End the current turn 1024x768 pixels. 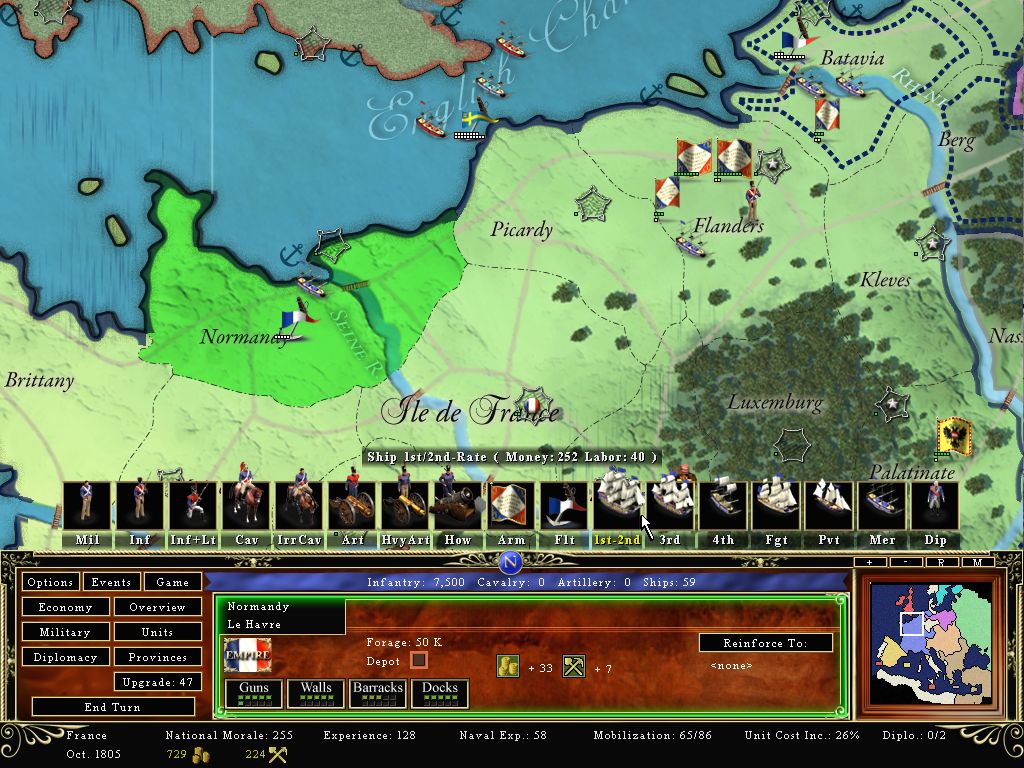112,707
